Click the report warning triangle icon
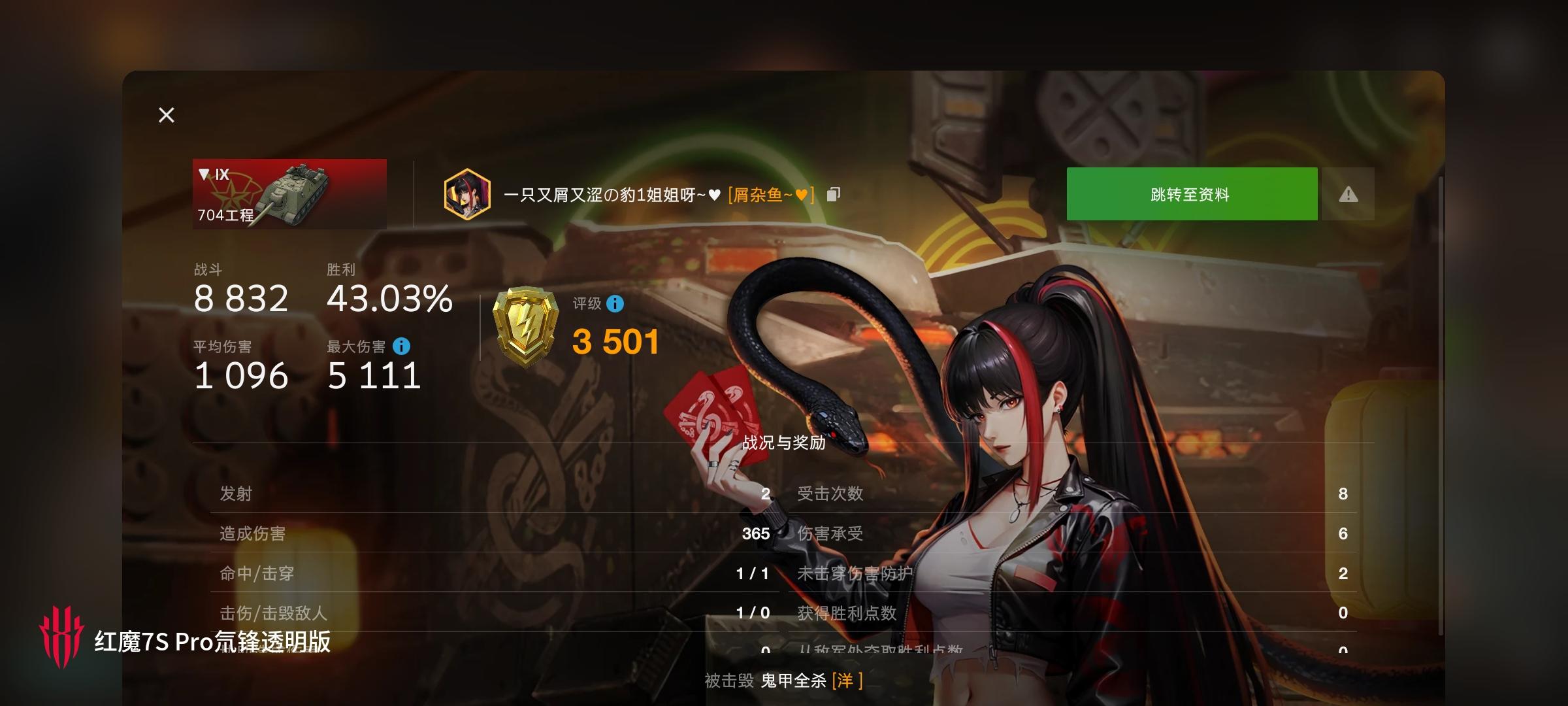 [1348, 193]
